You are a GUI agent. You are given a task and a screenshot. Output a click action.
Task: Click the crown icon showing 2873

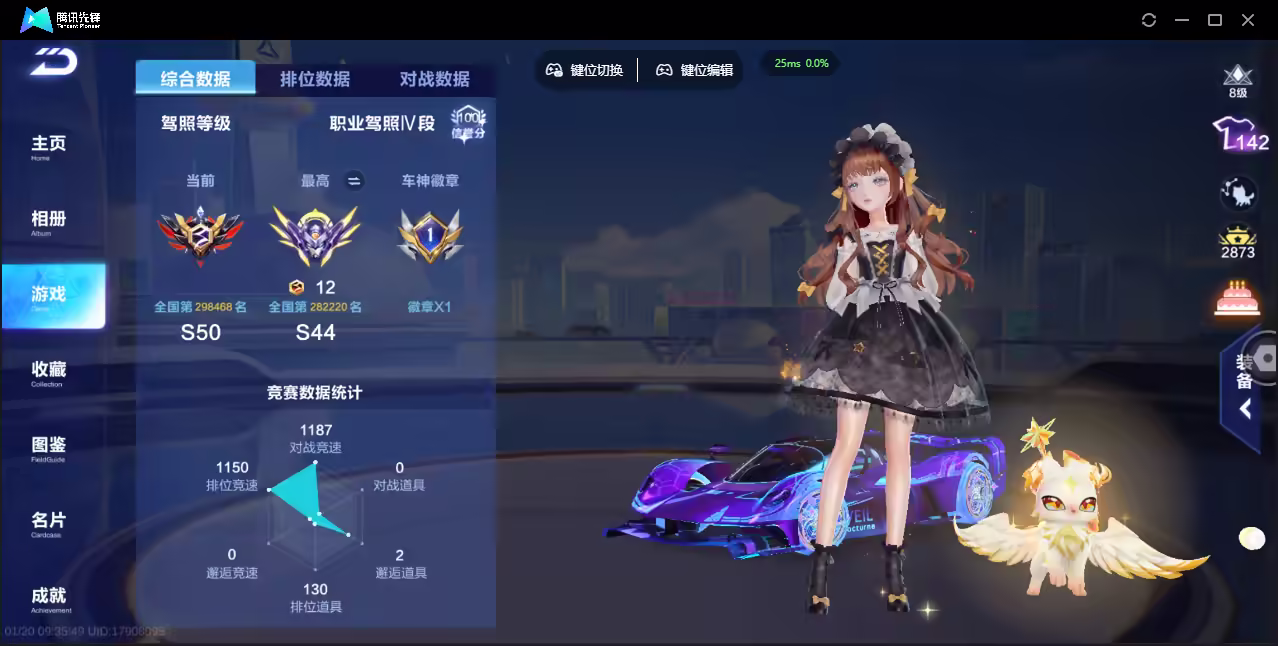[1238, 241]
